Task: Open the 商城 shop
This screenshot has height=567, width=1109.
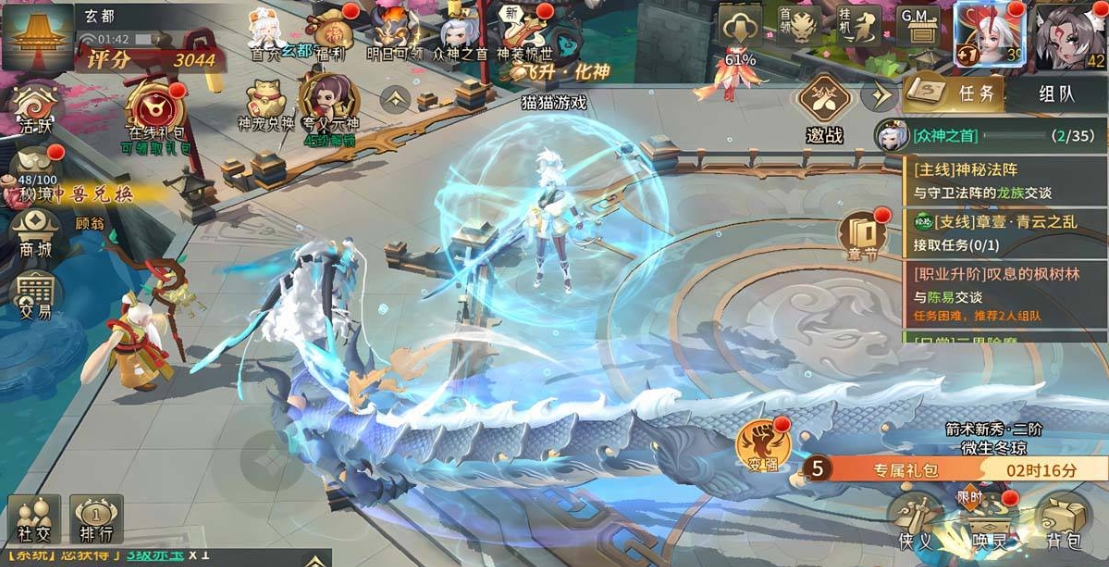Action: 34,234
